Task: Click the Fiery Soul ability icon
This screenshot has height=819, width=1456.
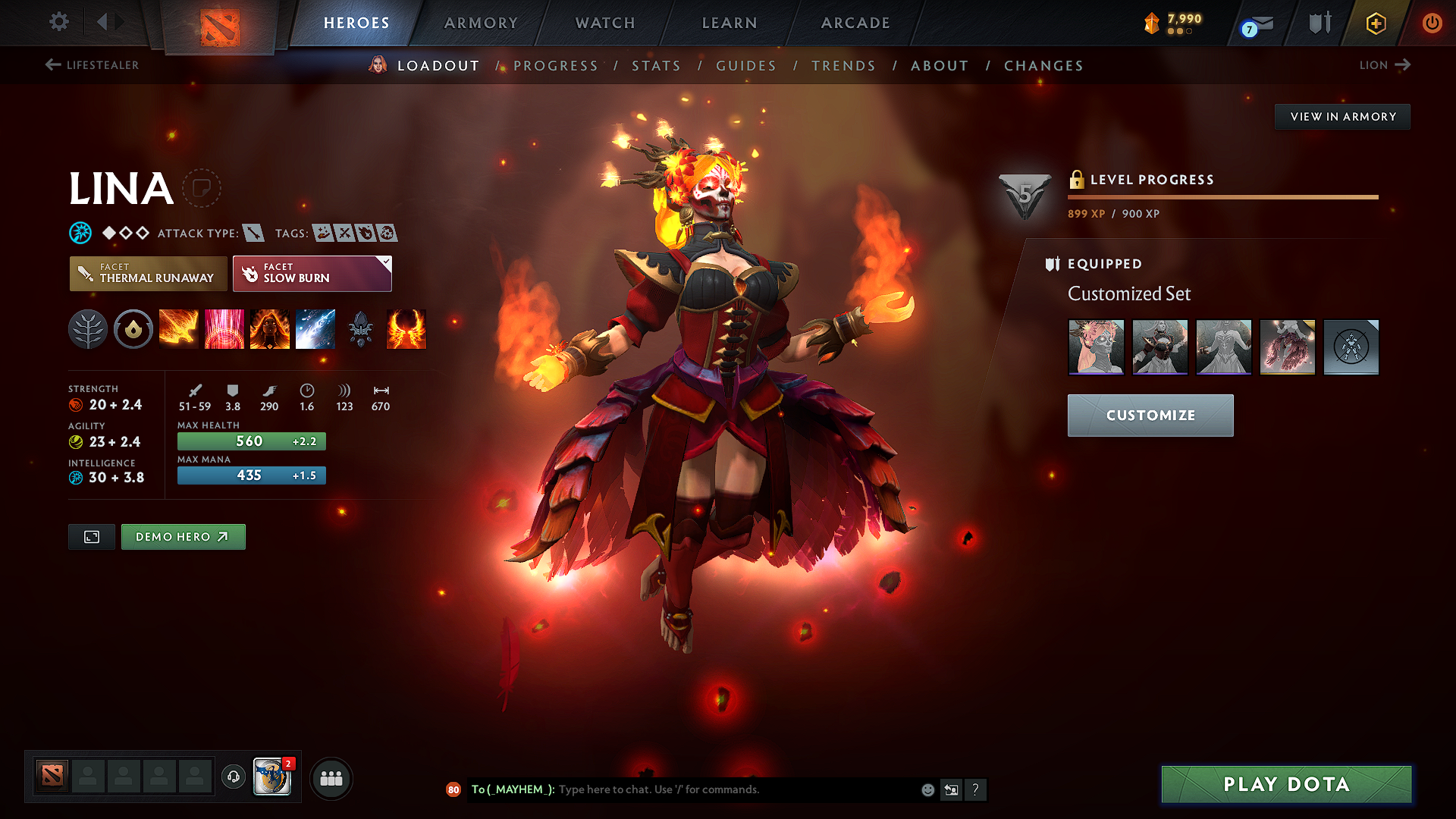Action: click(x=270, y=329)
